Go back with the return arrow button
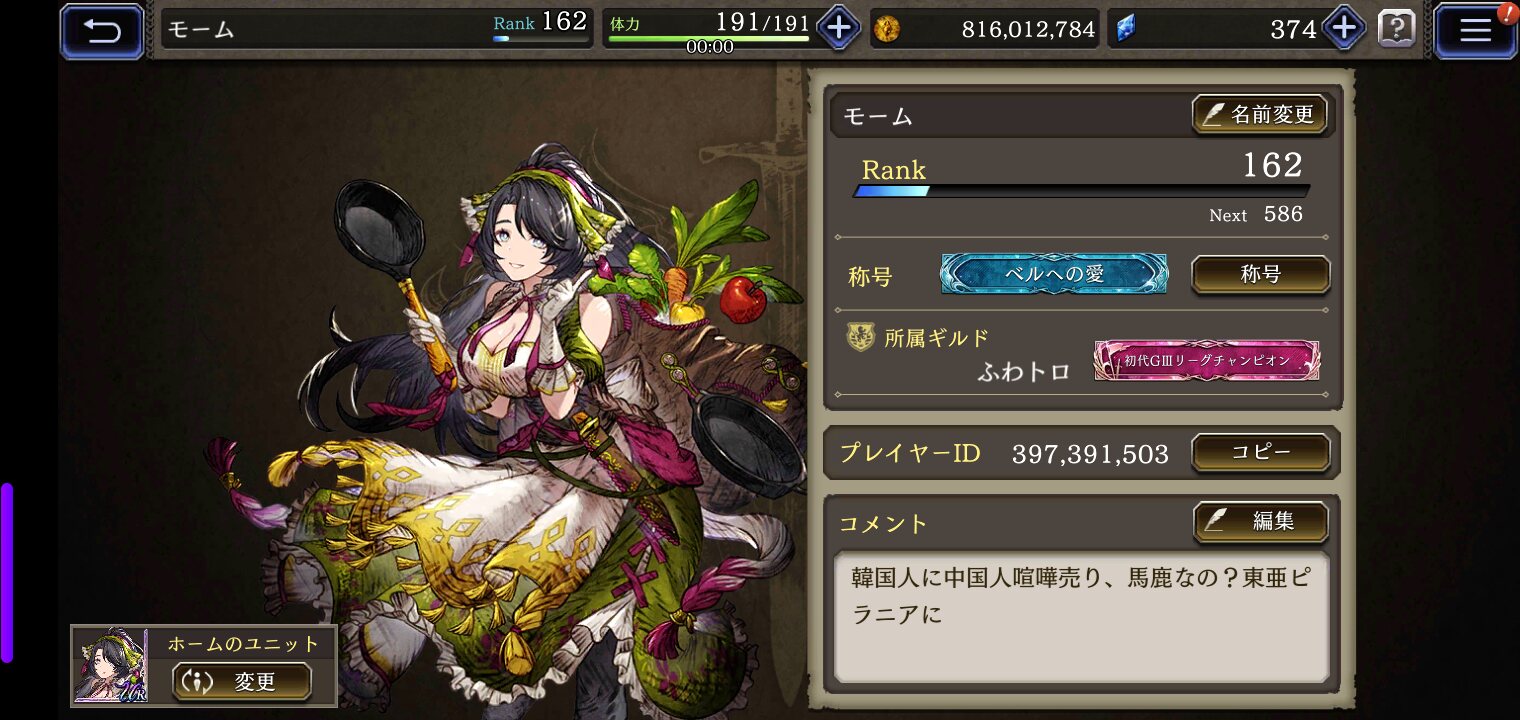This screenshot has width=1520, height=720. point(102,31)
